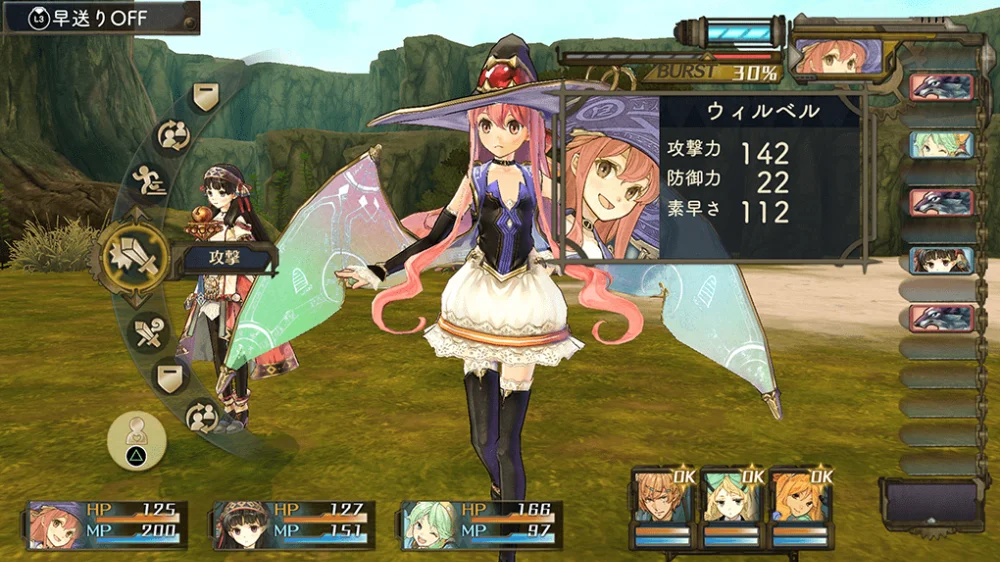Select the pink-haired witch's party status panel
This screenshot has width=1000, height=562.
coord(107,525)
